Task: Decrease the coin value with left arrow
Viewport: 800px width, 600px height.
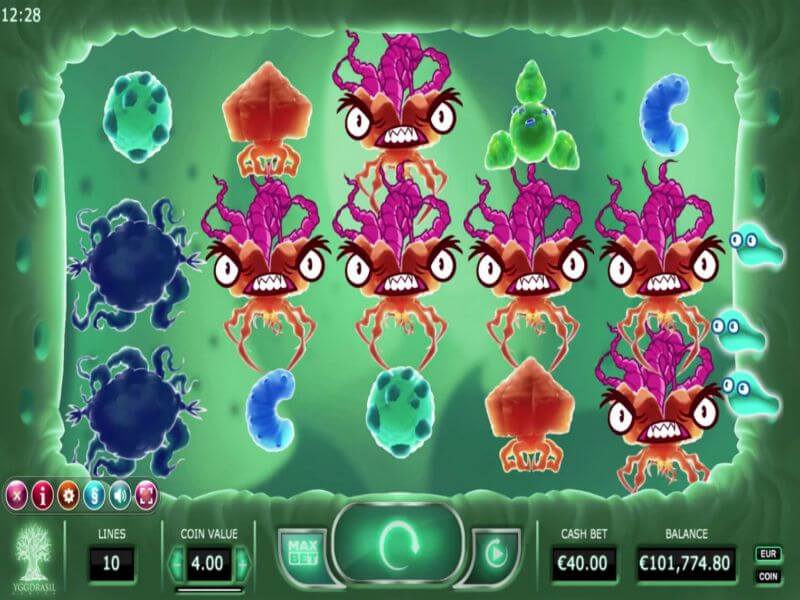Action: 177,563
